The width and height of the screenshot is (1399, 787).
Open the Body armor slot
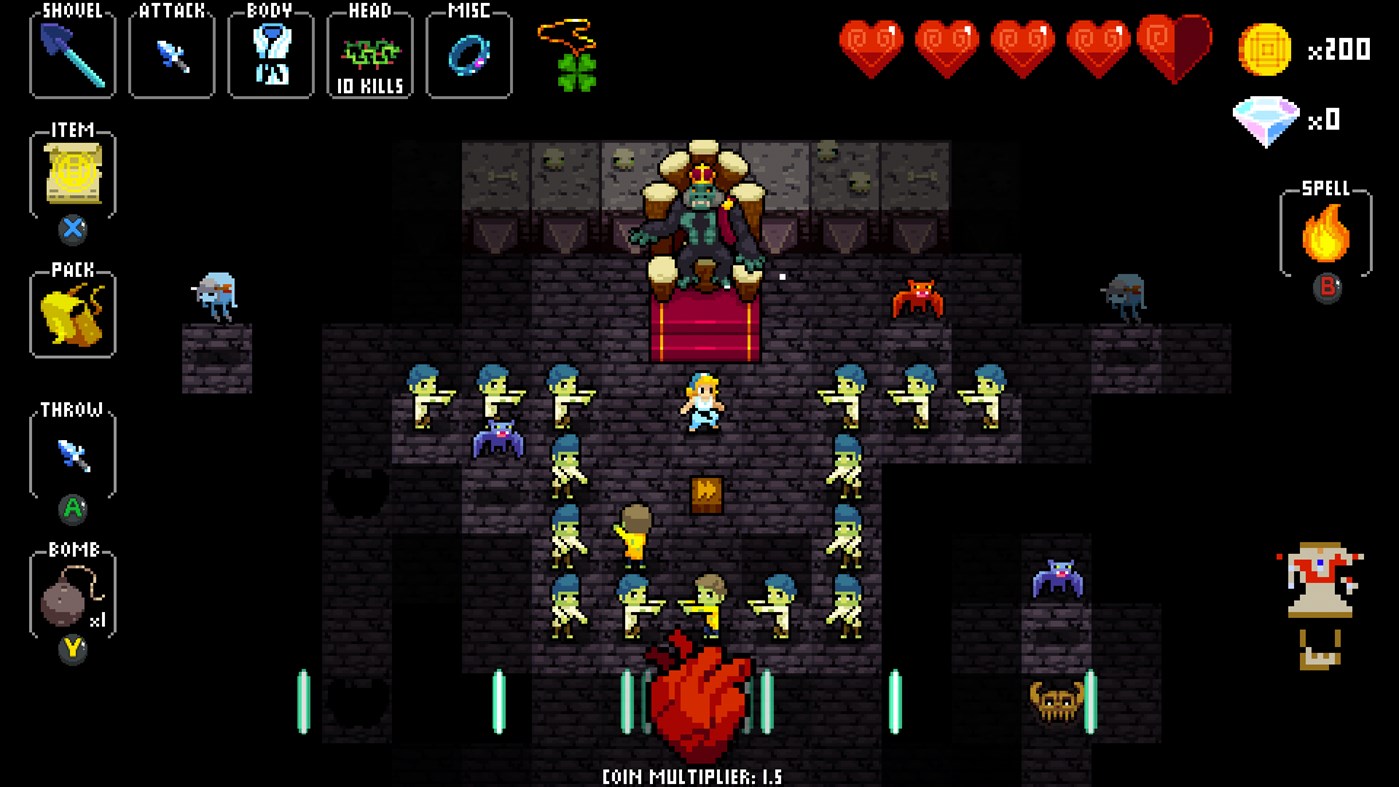[270, 55]
